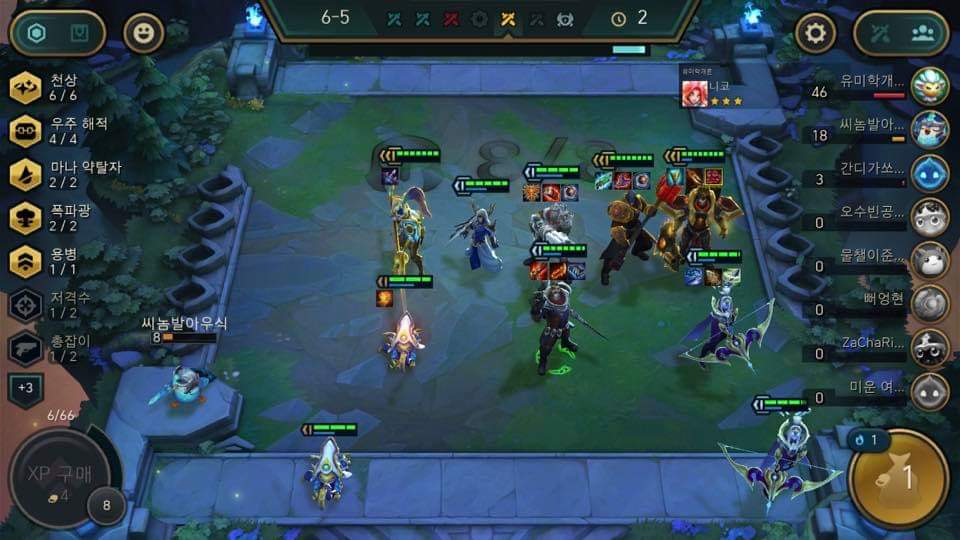Open the settings gear menu
This screenshot has width=960, height=540.
click(815, 34)
